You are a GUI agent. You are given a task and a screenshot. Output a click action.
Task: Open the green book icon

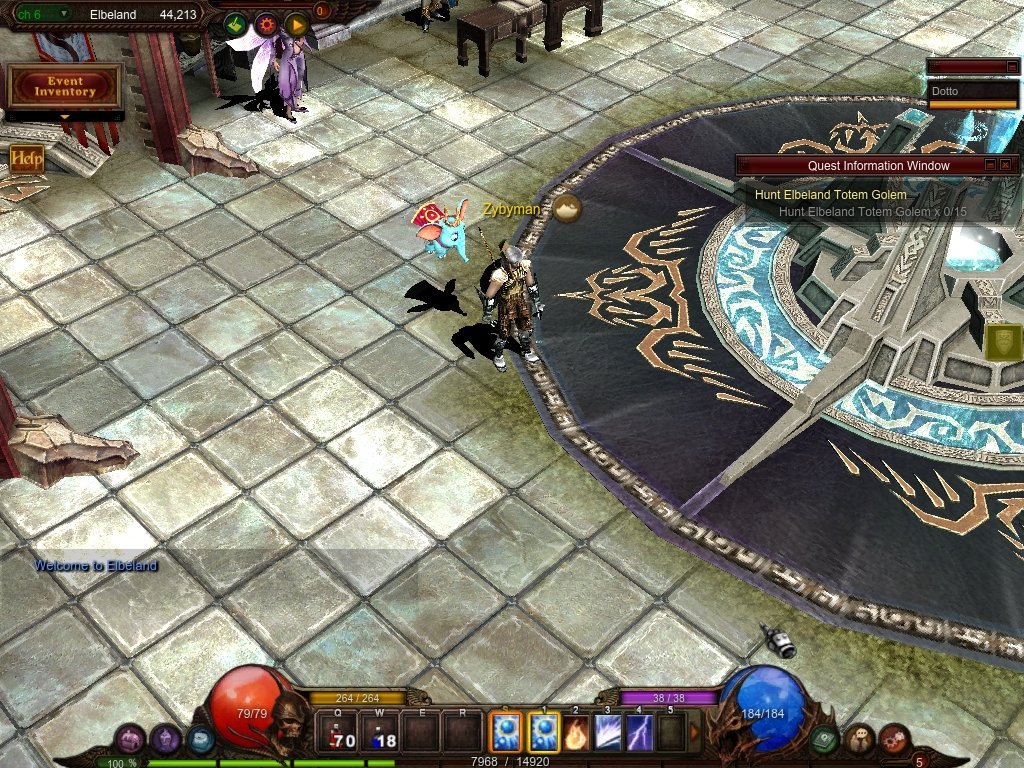(824, 740)
